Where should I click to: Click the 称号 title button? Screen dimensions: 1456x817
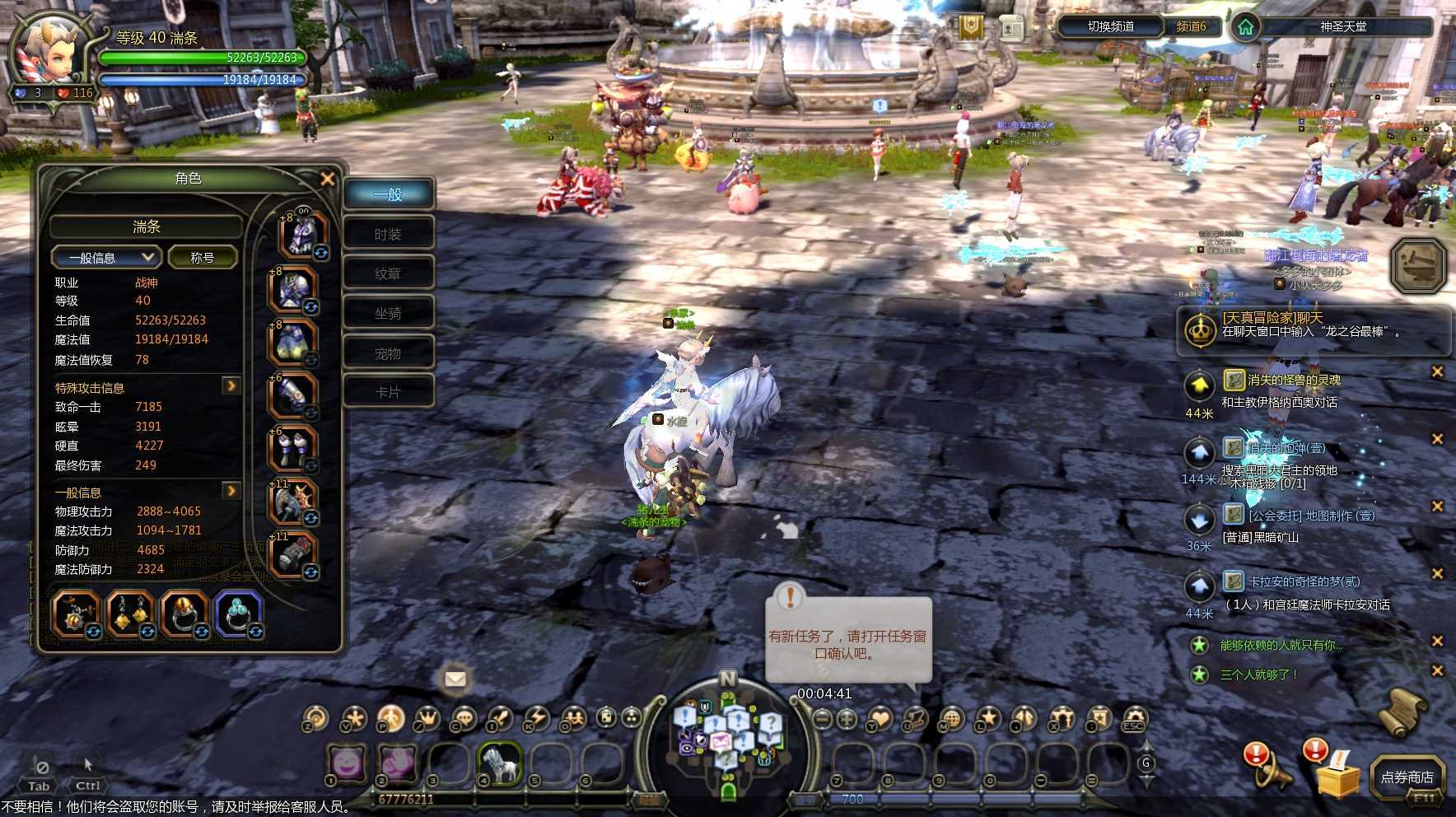(203, 258)
